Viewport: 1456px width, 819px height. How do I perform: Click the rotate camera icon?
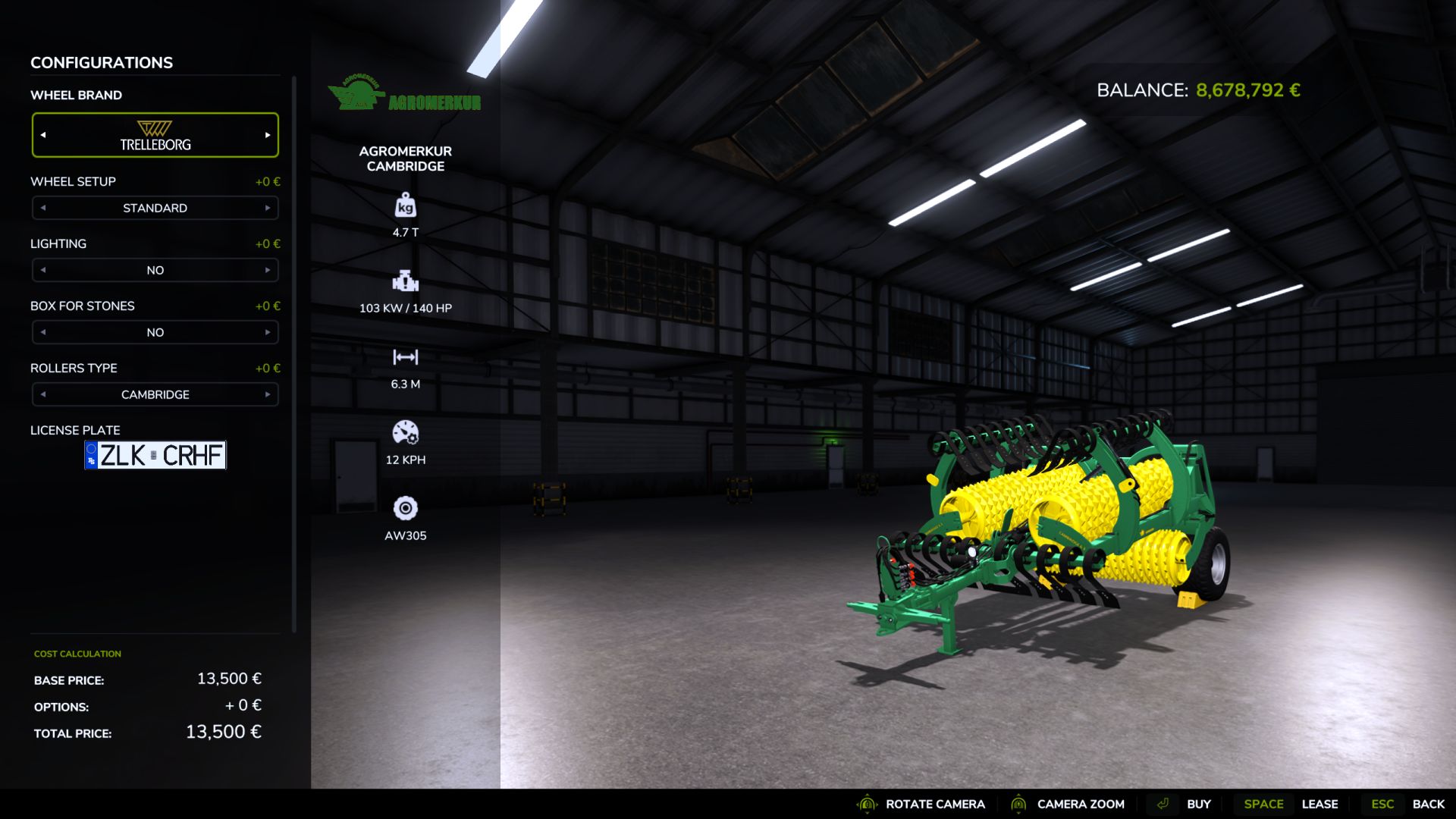[x=865, y=804]
